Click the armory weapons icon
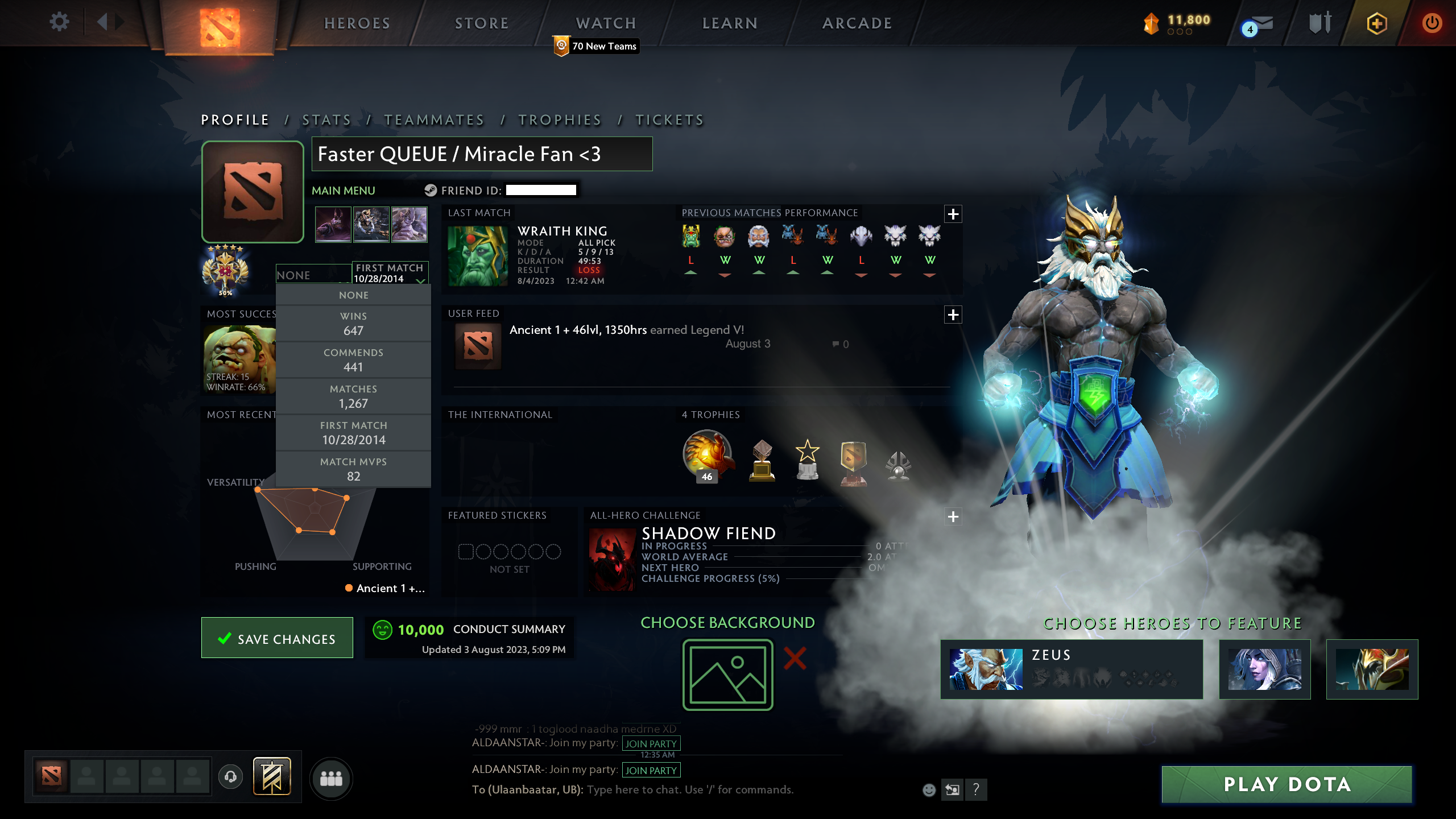Image resolution: width=1456 pixels, height=819 pixels. click(1321, 23)
